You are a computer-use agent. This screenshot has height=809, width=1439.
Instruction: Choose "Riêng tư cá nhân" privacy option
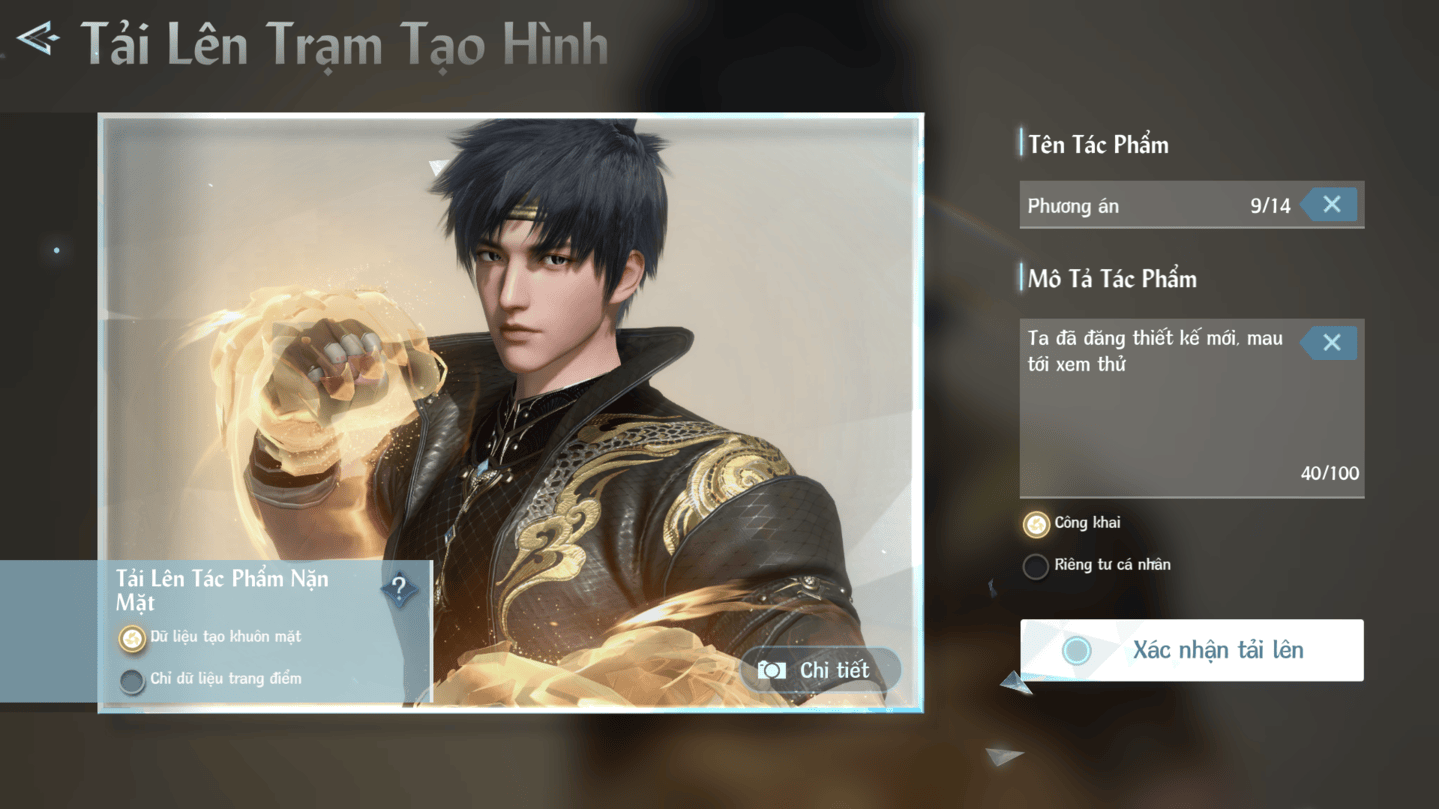[x=1036, y=566]
